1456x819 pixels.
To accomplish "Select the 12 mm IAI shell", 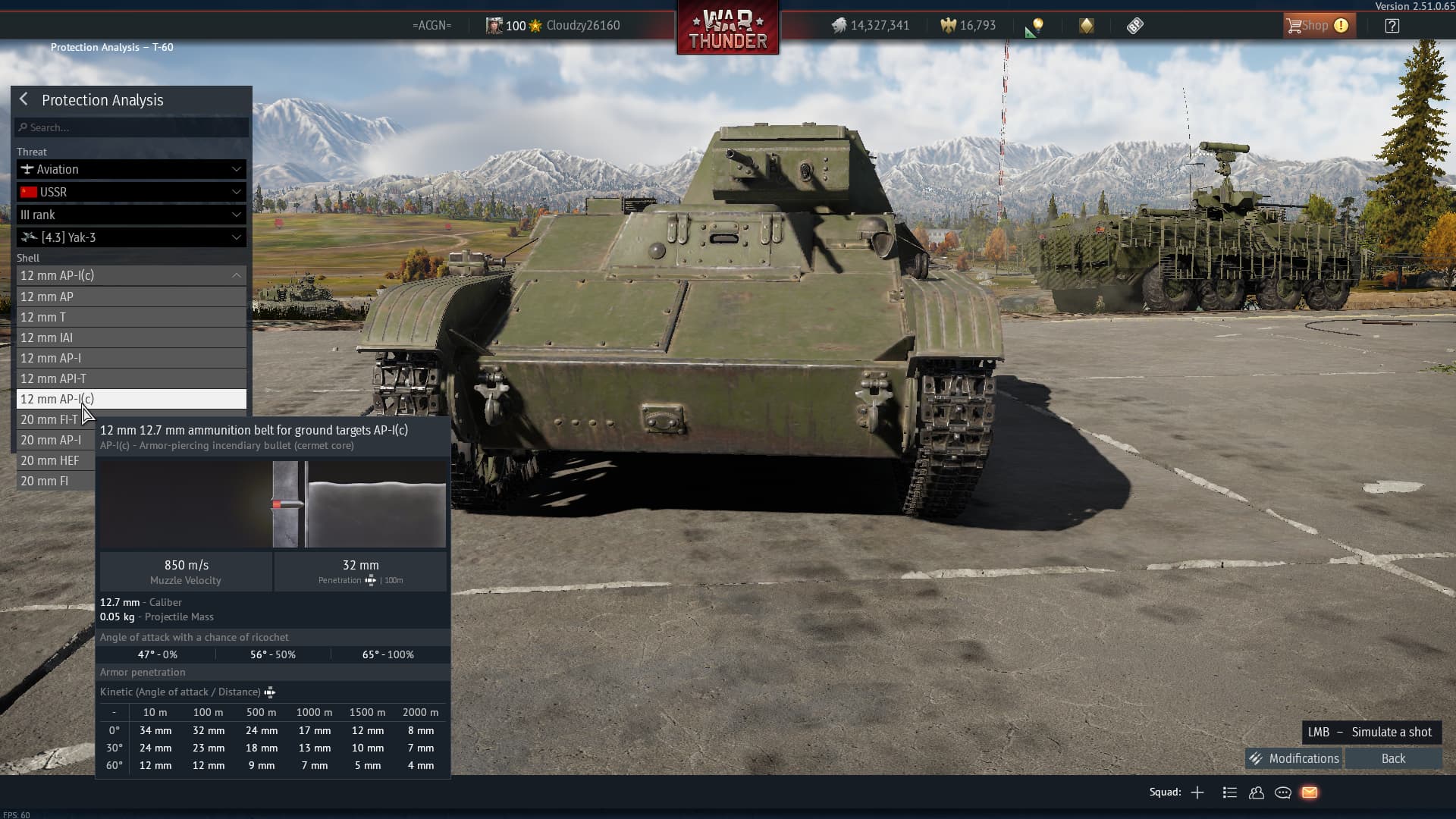I will click(x=131, y=337).
